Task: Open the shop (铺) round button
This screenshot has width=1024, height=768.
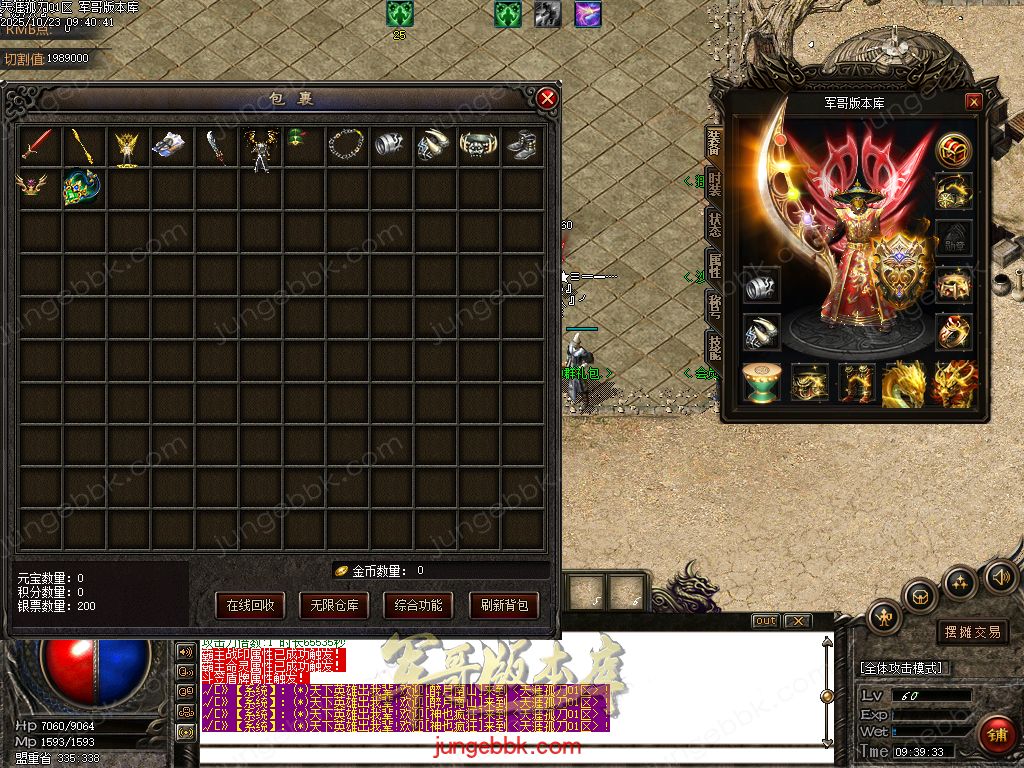Action: point(996,735)
